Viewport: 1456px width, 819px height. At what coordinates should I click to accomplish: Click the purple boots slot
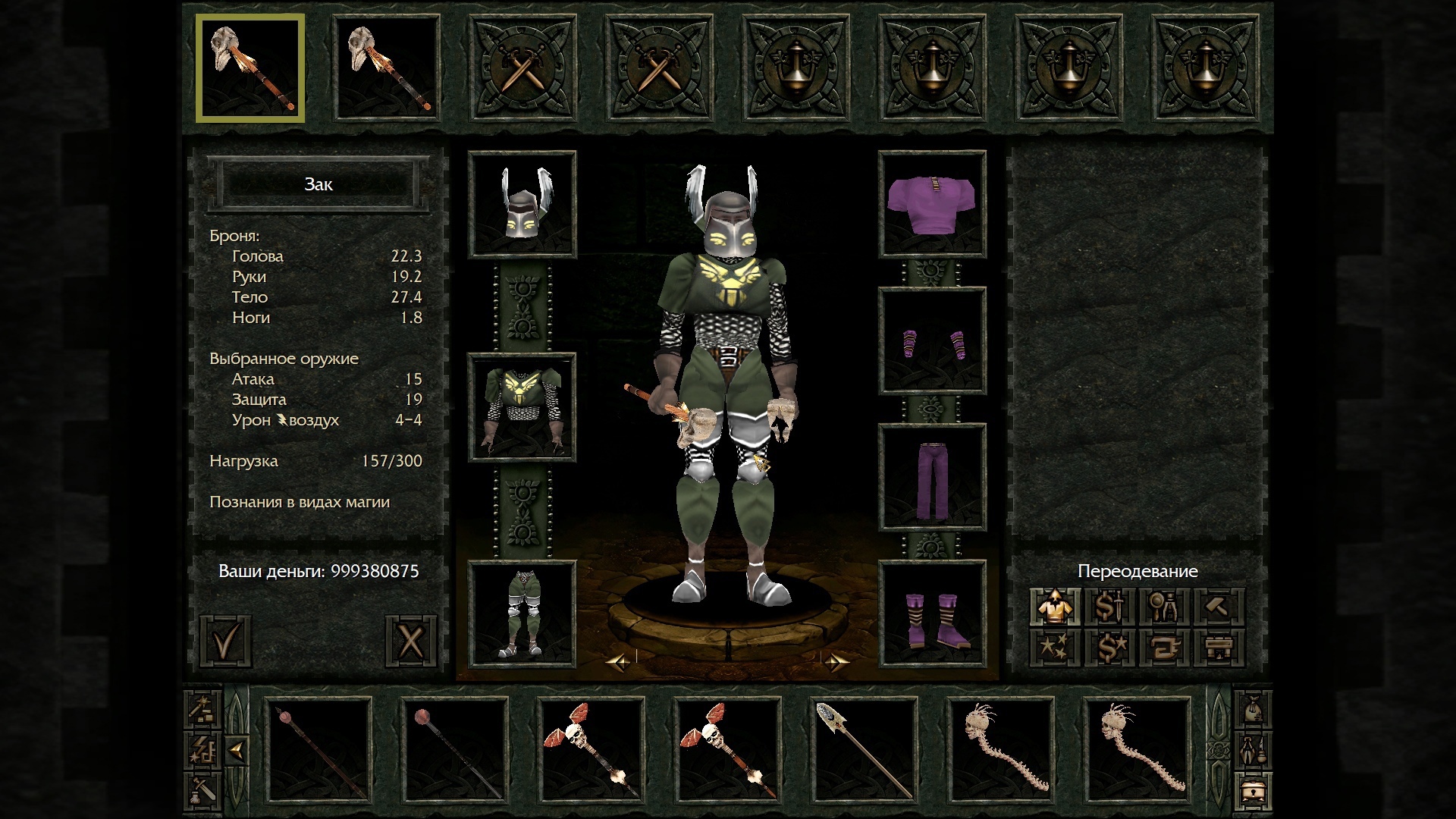[932, 614]
